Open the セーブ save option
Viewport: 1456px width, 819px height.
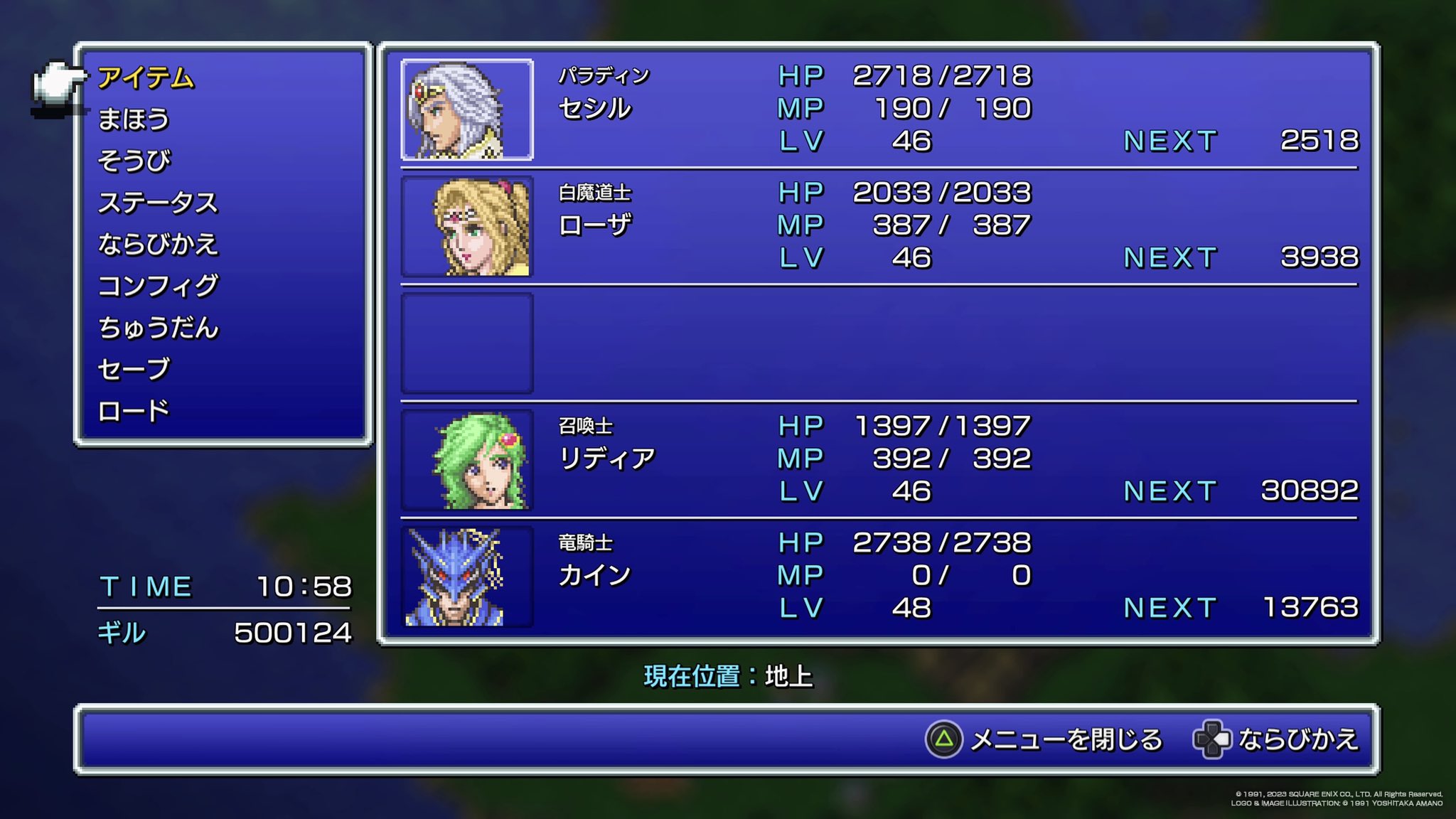click(x=135, y=370)
